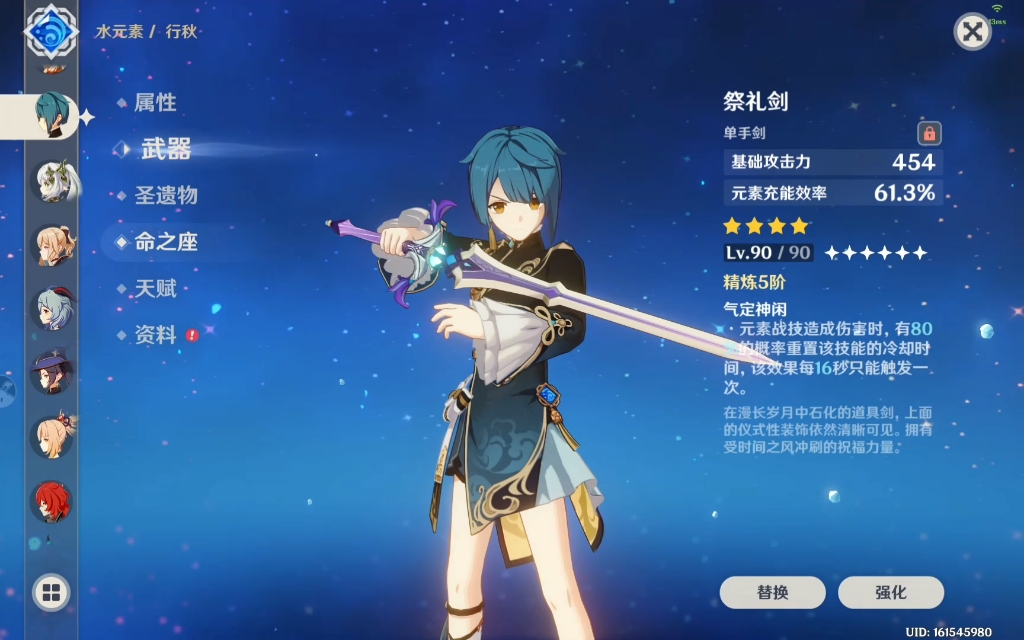The width and height of the screenshot is (1024, 640).
Task: Open the four-square grid character list button
Action: pyautogui.click(x=51, y=592)
